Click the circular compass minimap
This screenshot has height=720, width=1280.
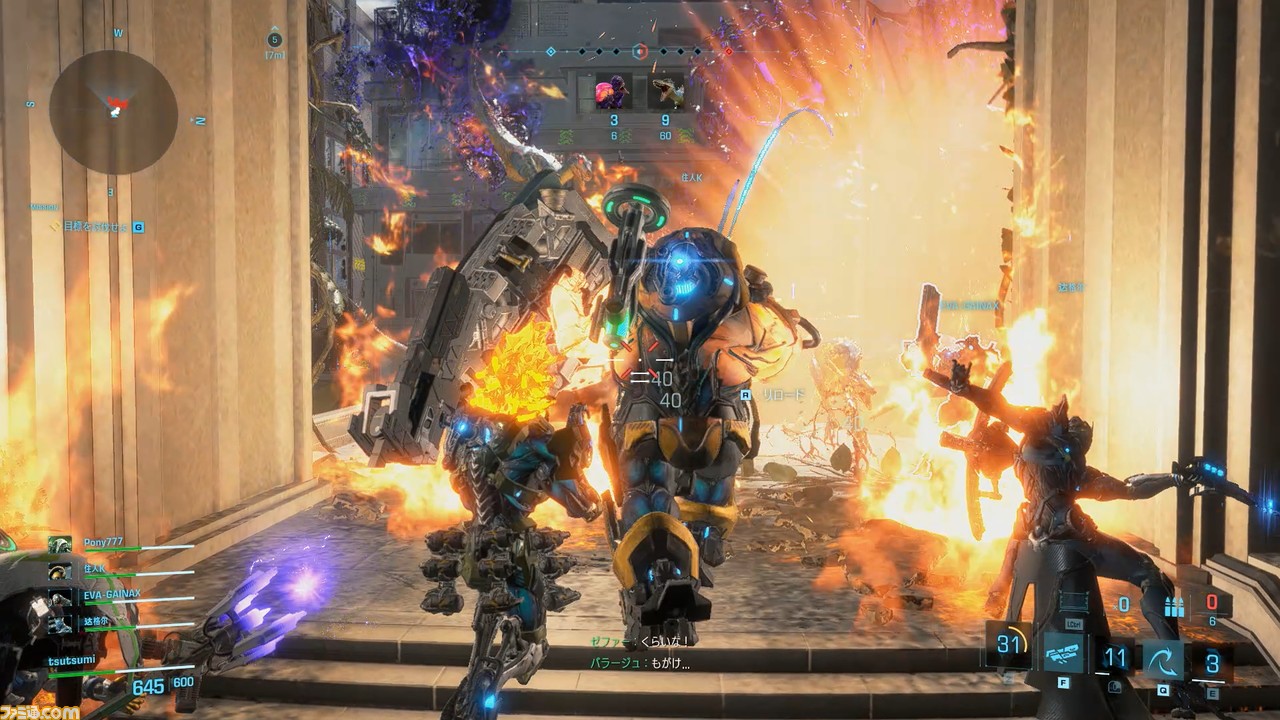point(113,111)
